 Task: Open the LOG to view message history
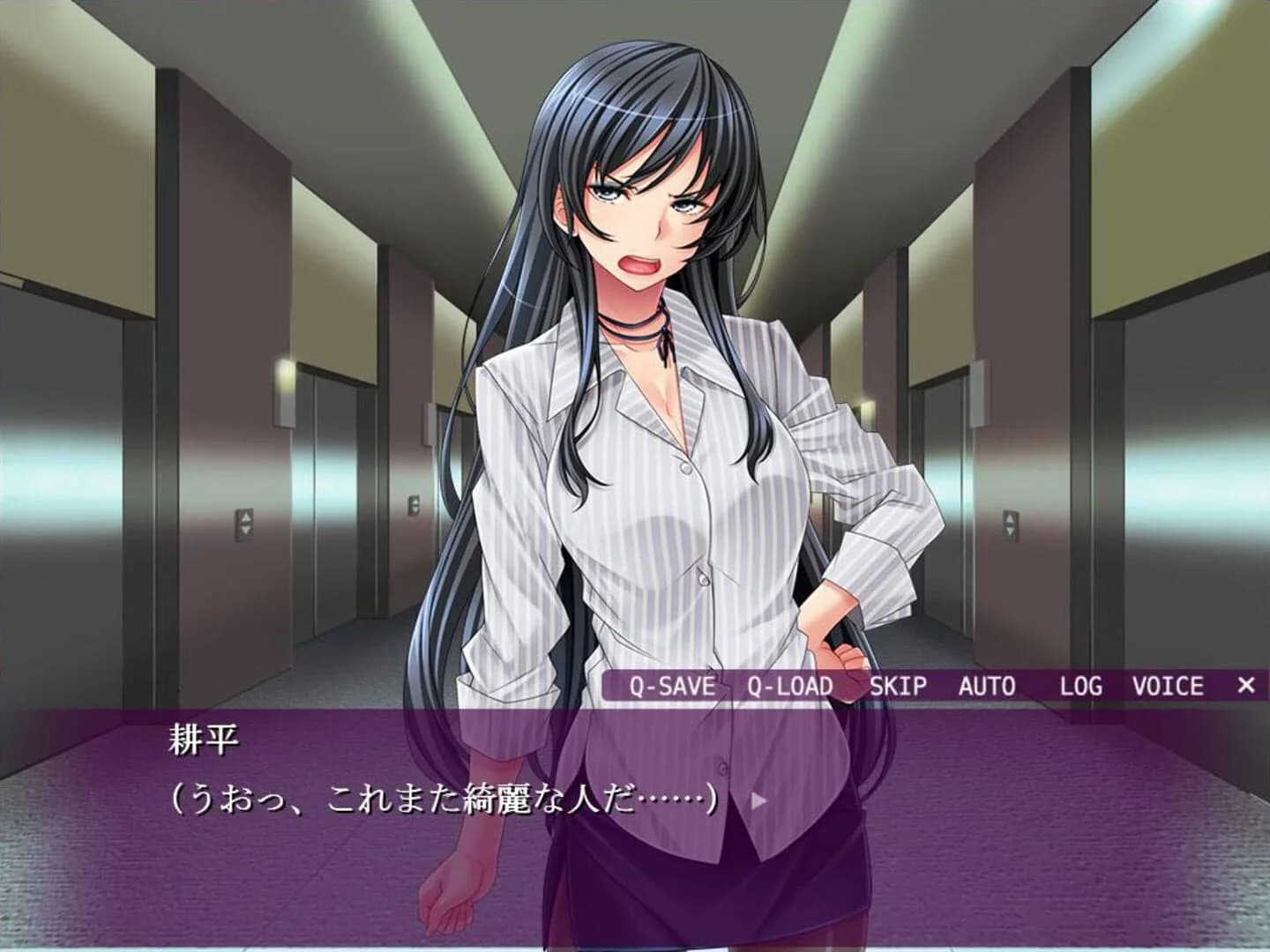pyautogui.click(x=1081, y=686)
